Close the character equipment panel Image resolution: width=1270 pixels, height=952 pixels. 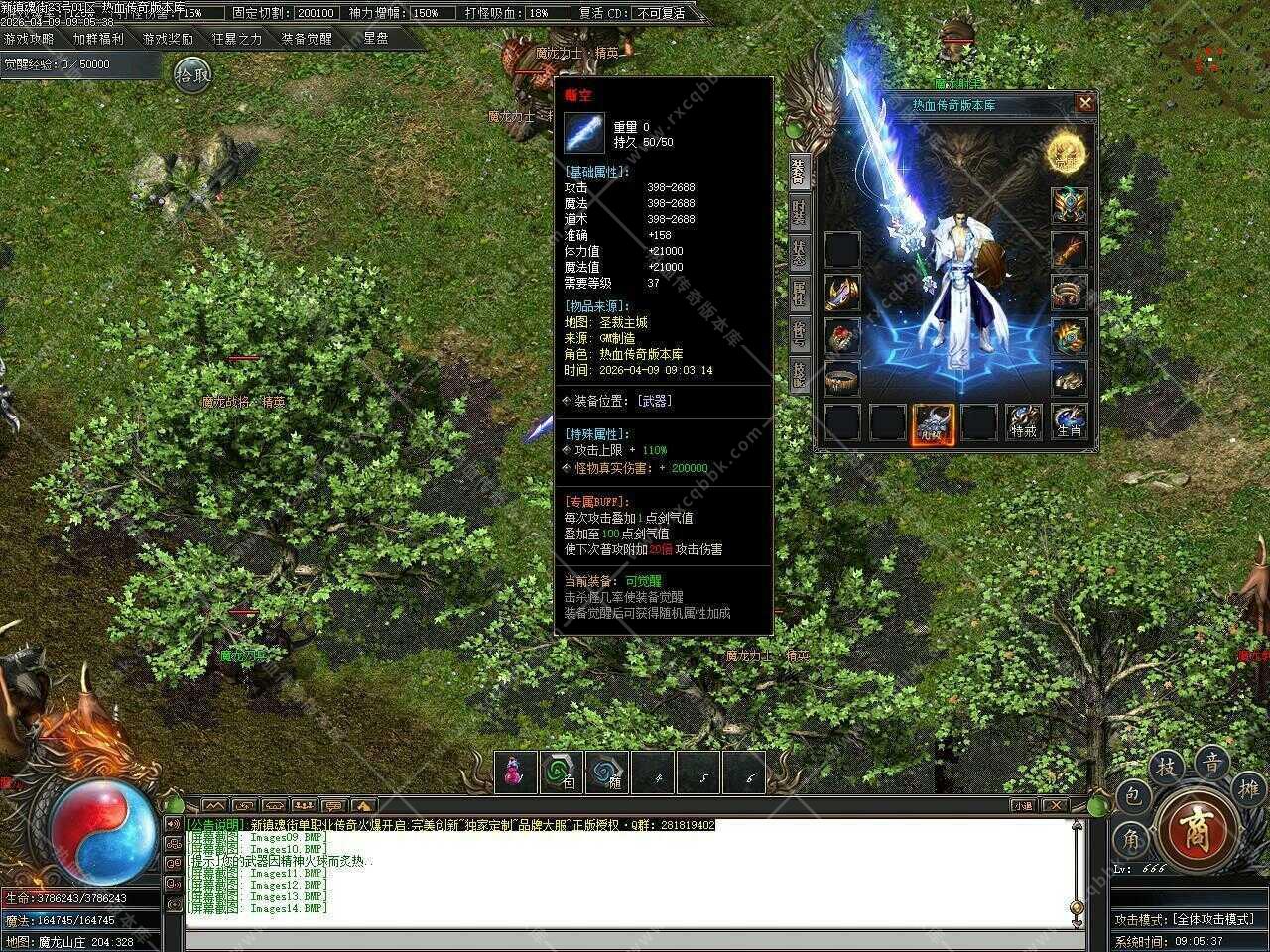pos(1085,102)
